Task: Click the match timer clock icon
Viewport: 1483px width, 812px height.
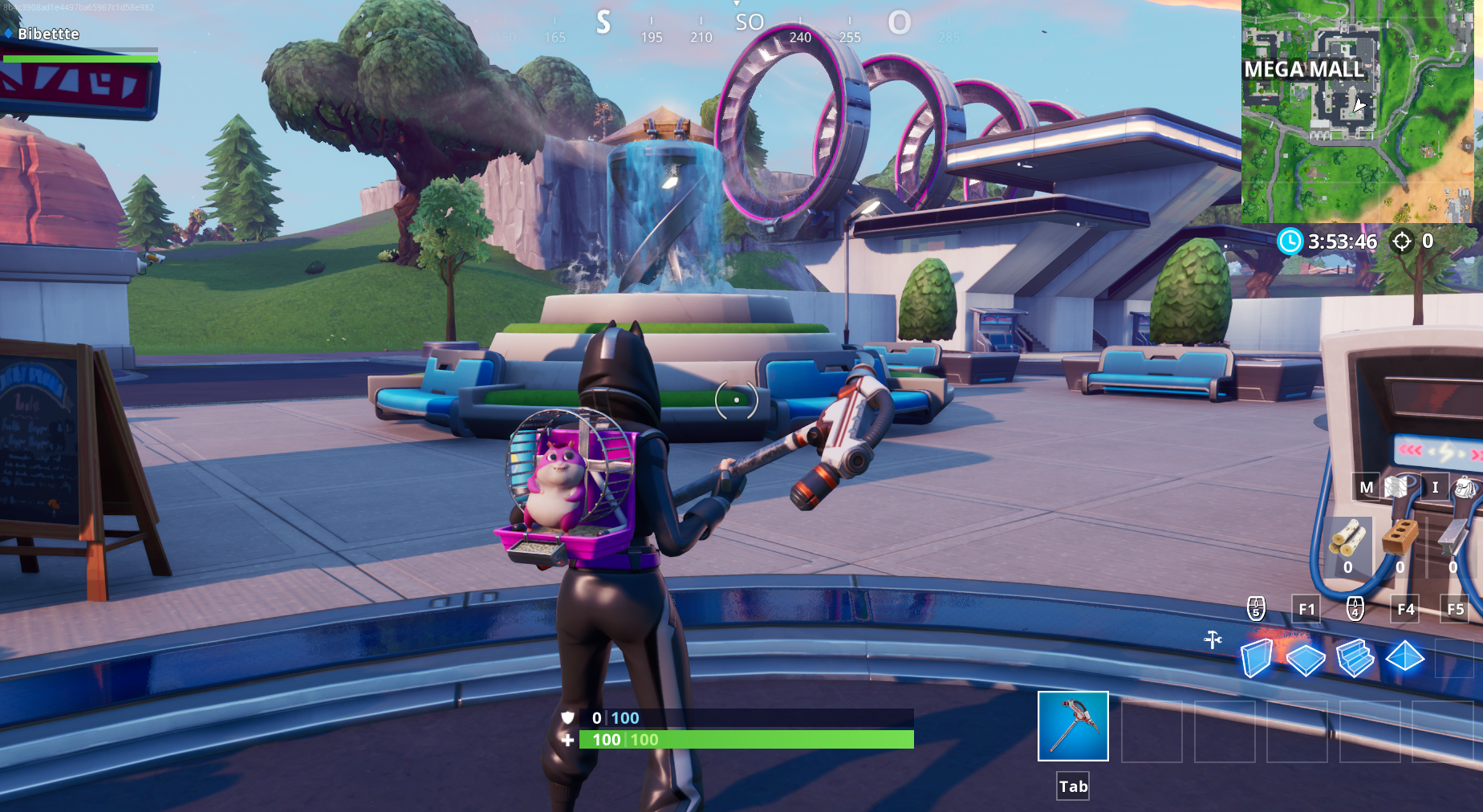Action: coord(1292,242)
